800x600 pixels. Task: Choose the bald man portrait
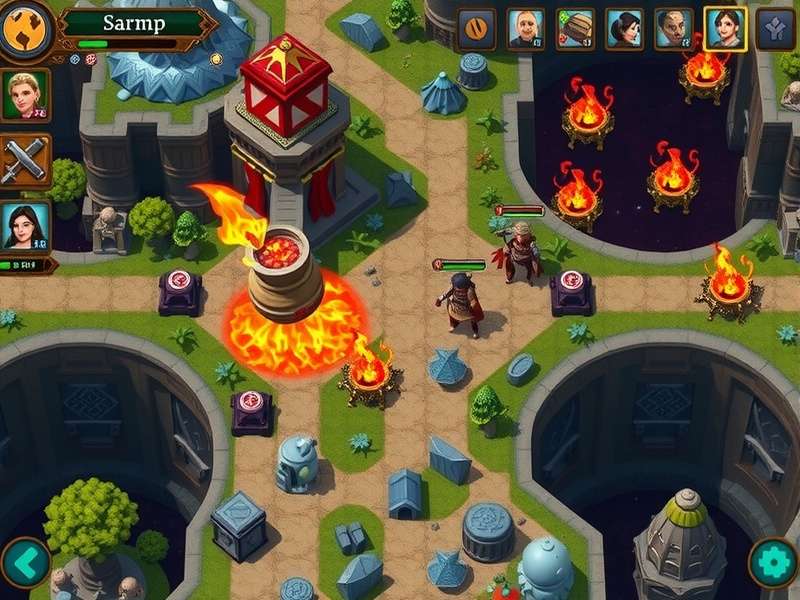pyautogui.click(x=526, y=29)
